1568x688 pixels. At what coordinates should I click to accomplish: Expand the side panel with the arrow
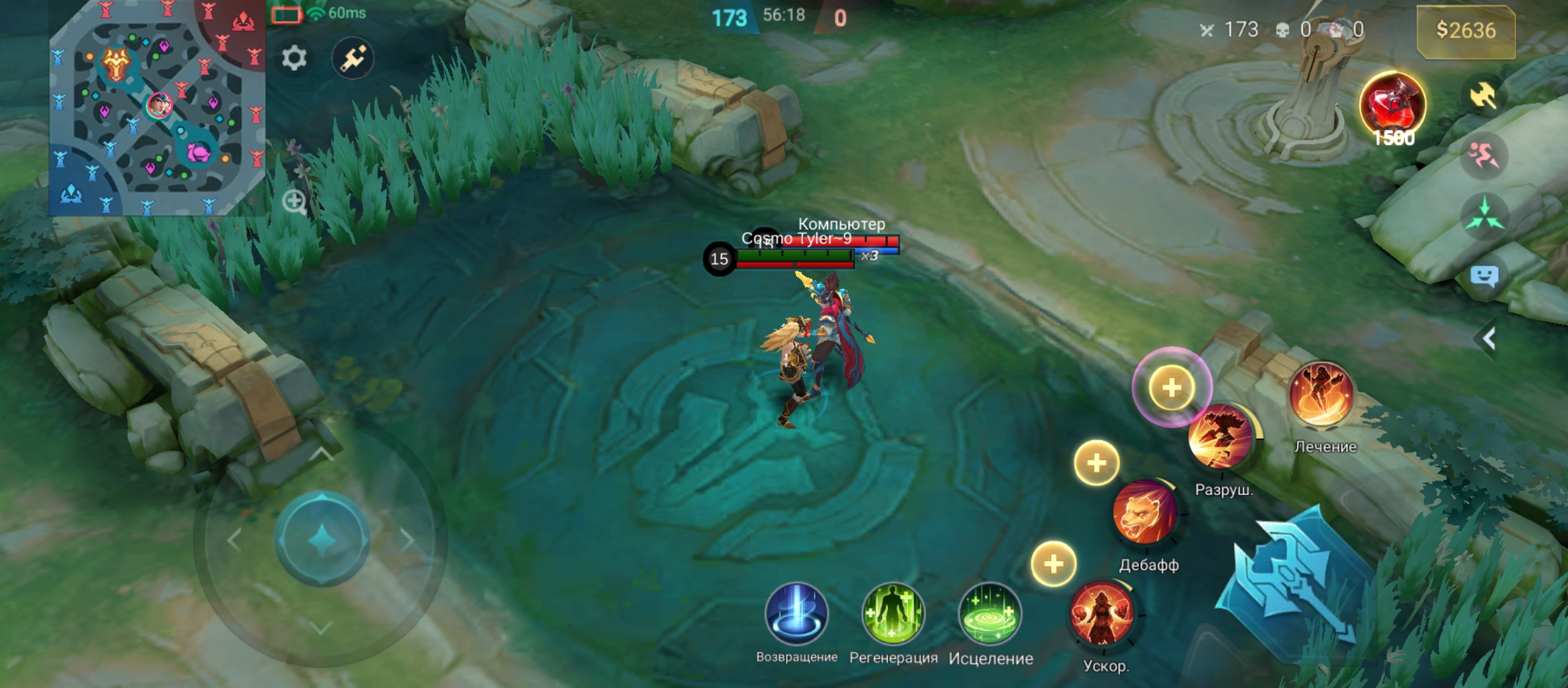click(1489, 338)
